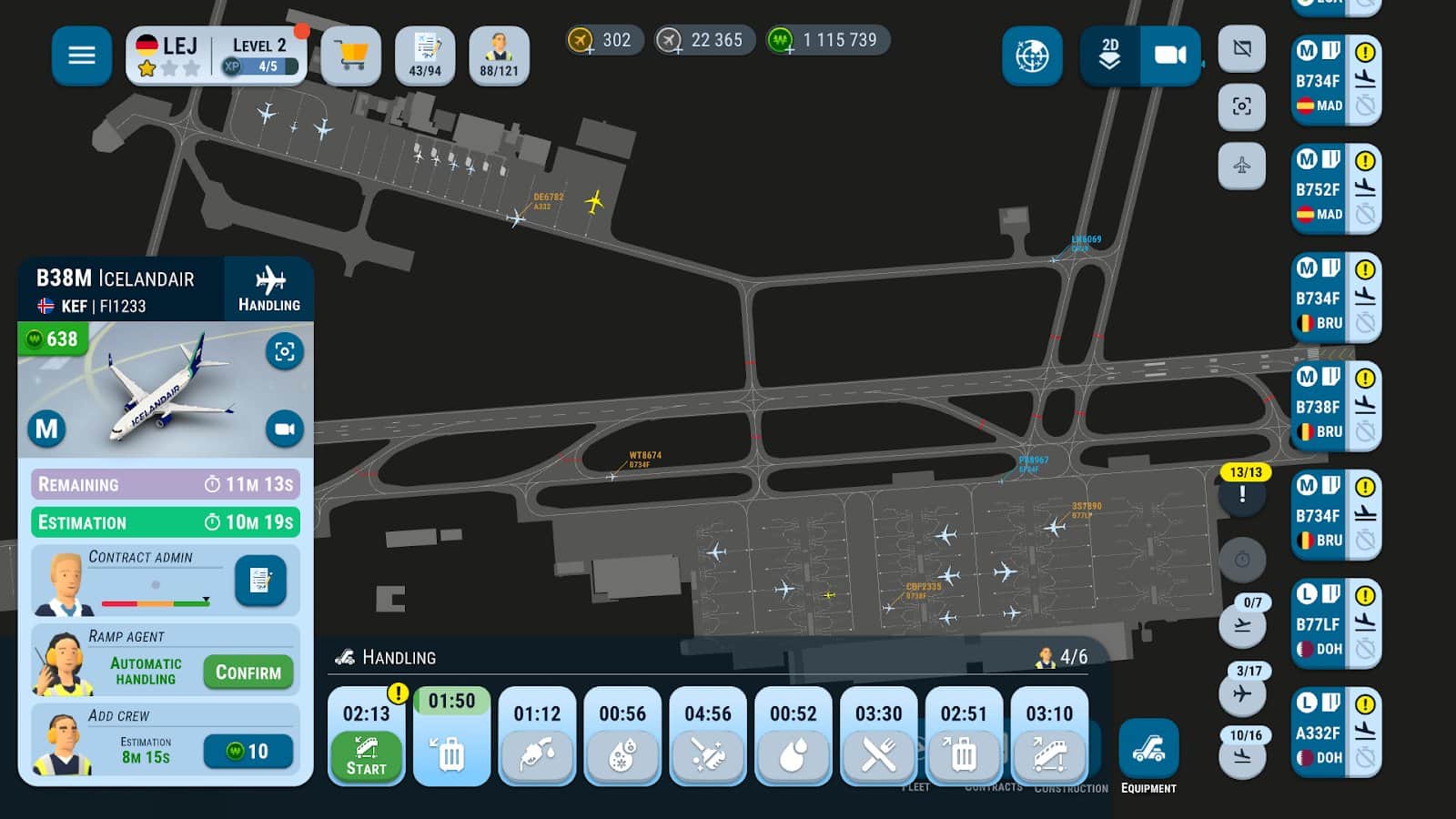Select the video camera view button
1456x819 pixels.
1170,56
